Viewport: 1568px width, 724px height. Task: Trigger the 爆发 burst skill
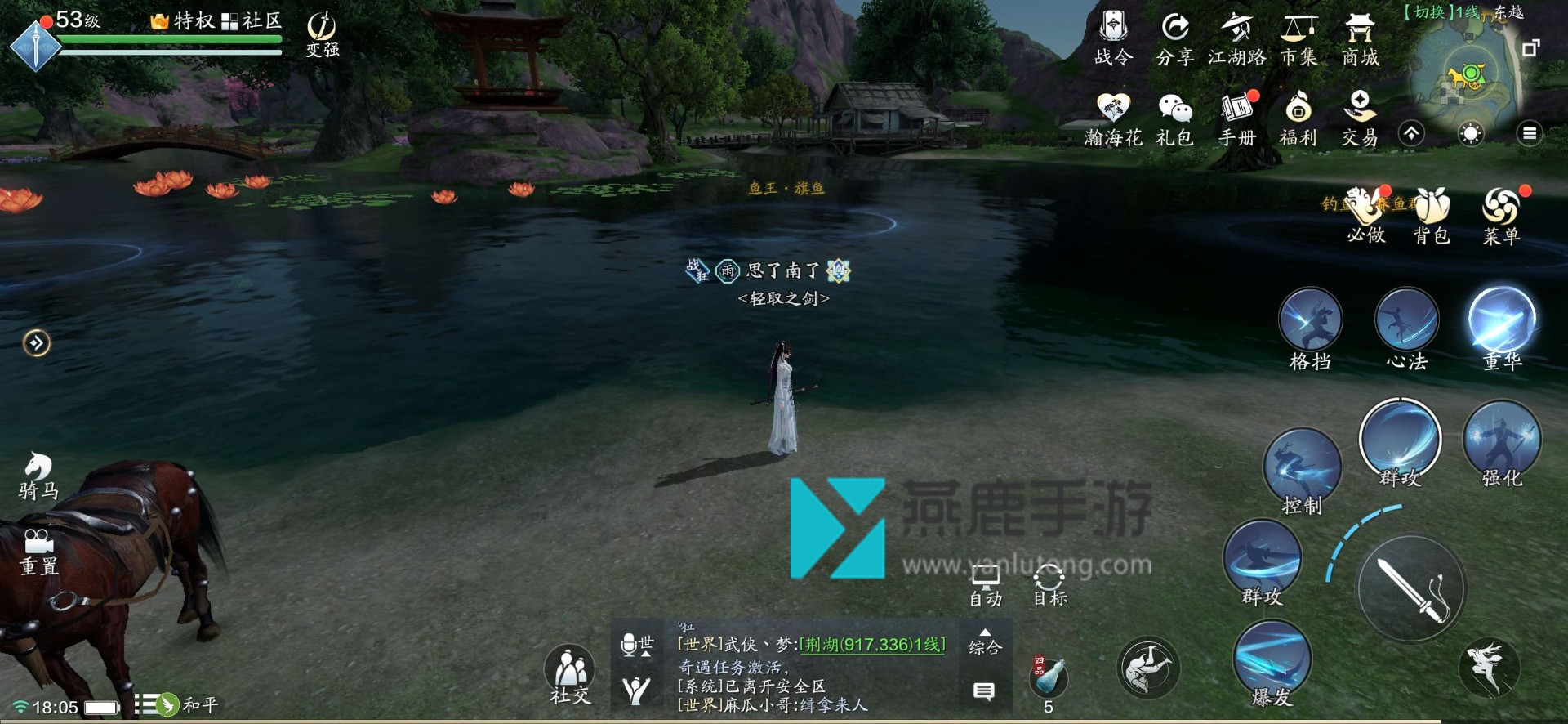point(1272,664)
